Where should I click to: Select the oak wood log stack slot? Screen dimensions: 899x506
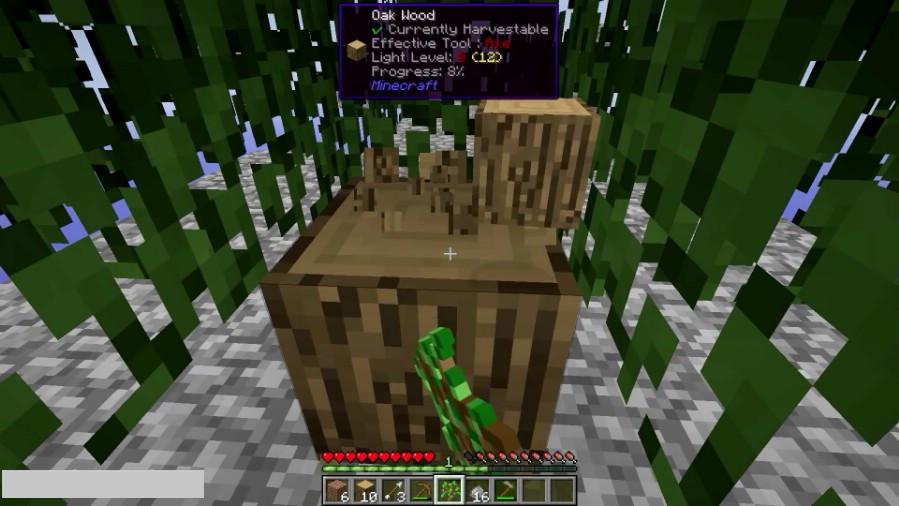pos(337,490)
